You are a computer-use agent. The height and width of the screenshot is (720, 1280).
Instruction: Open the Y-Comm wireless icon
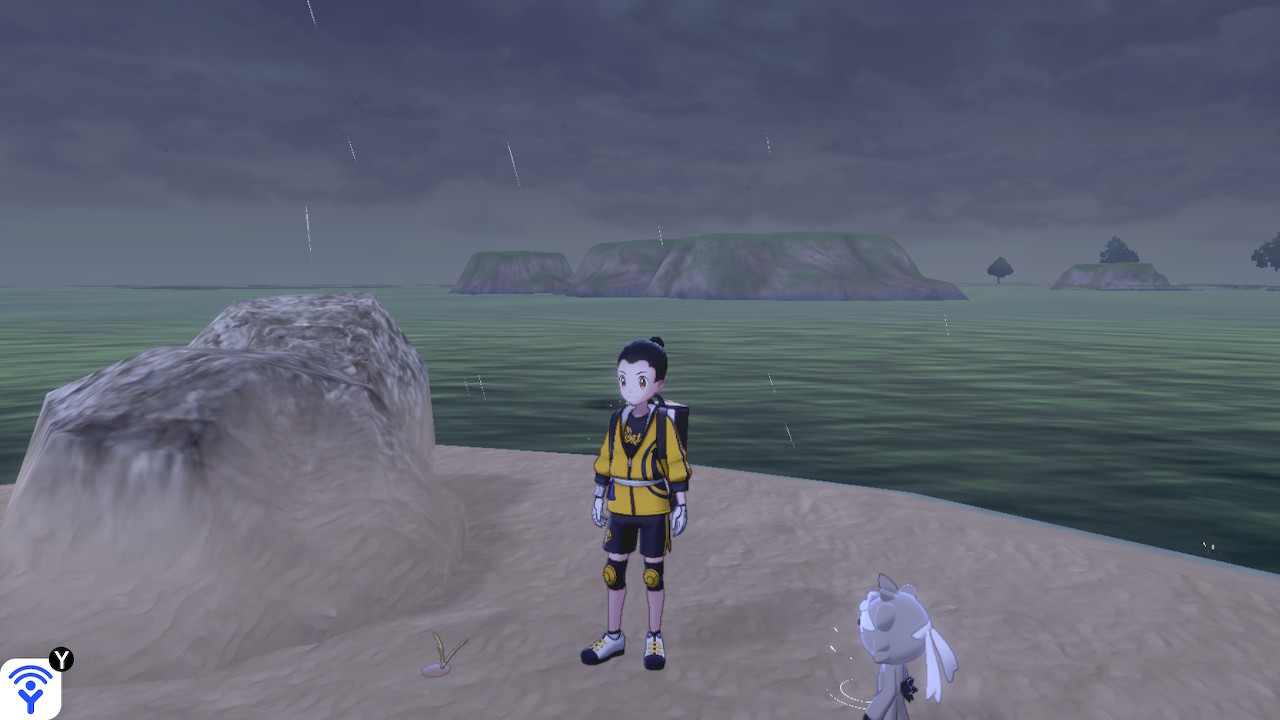31,687
